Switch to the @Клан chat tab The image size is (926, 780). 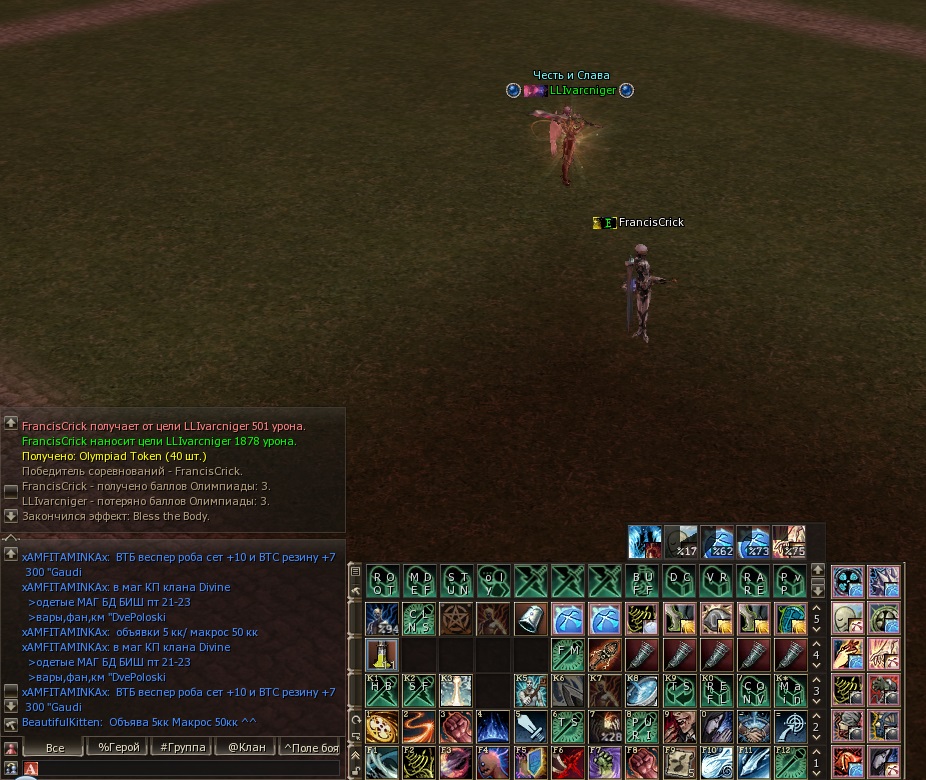tap(246, 747)
